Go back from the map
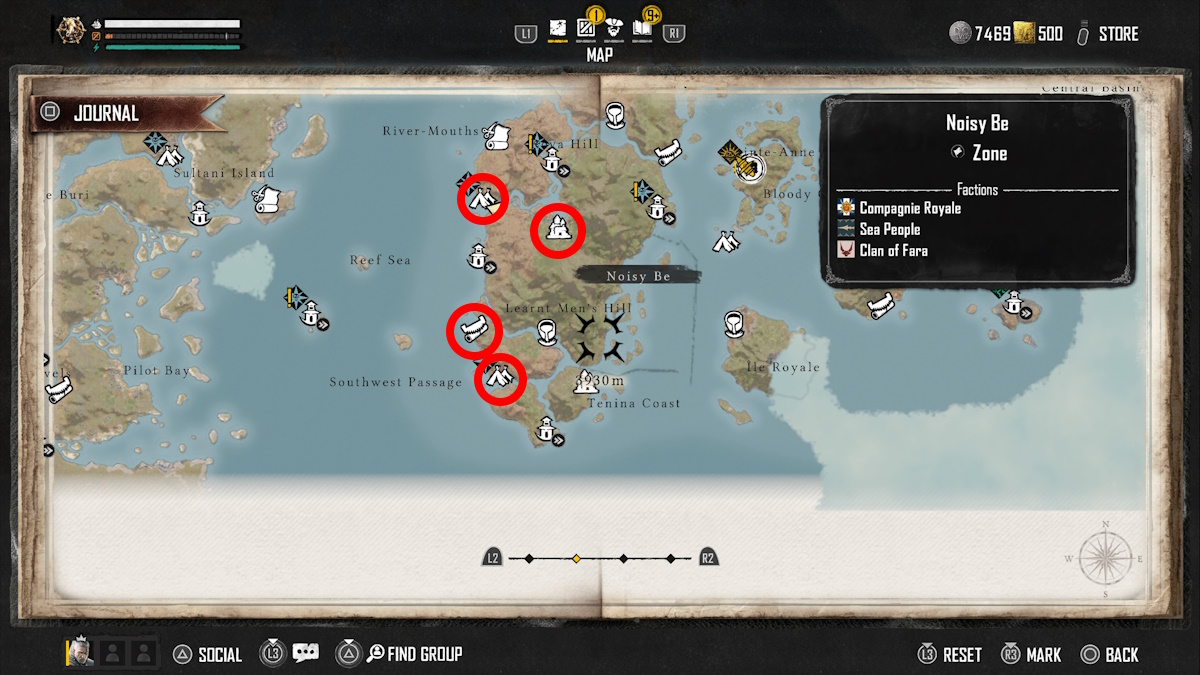The width and height of the screenshot is (1200, 675). (1110, 655)
